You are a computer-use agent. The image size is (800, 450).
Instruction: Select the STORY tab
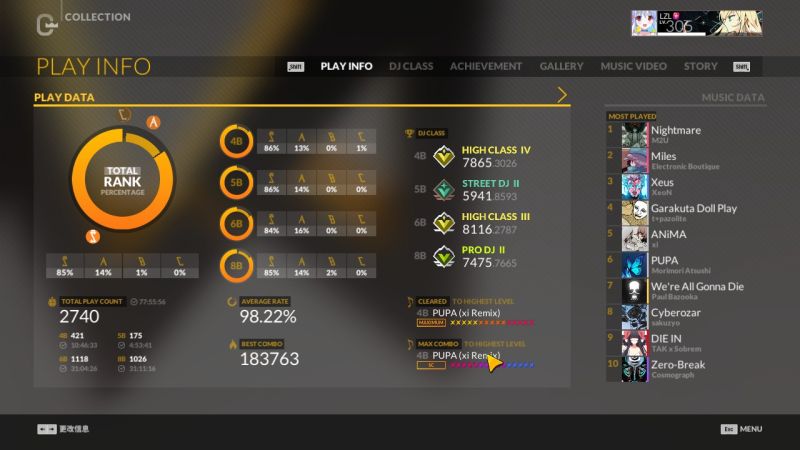coord(700,66)
